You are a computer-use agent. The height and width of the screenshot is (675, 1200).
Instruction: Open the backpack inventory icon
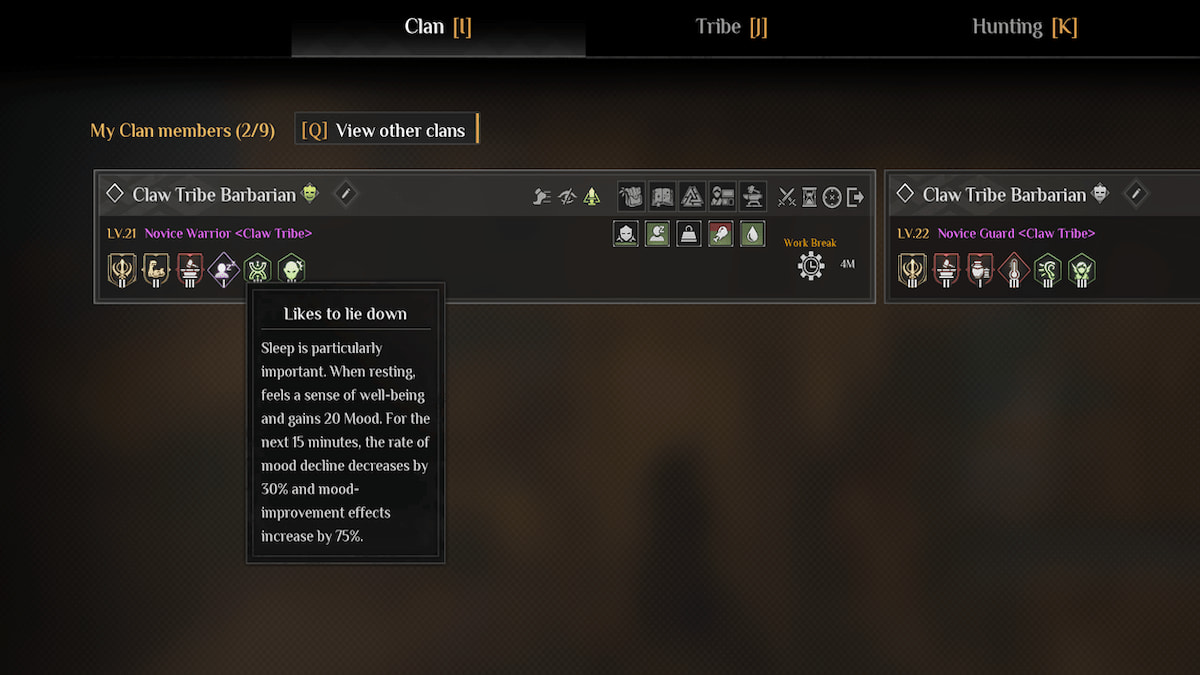pyautogui.click(x=631, y=196)
